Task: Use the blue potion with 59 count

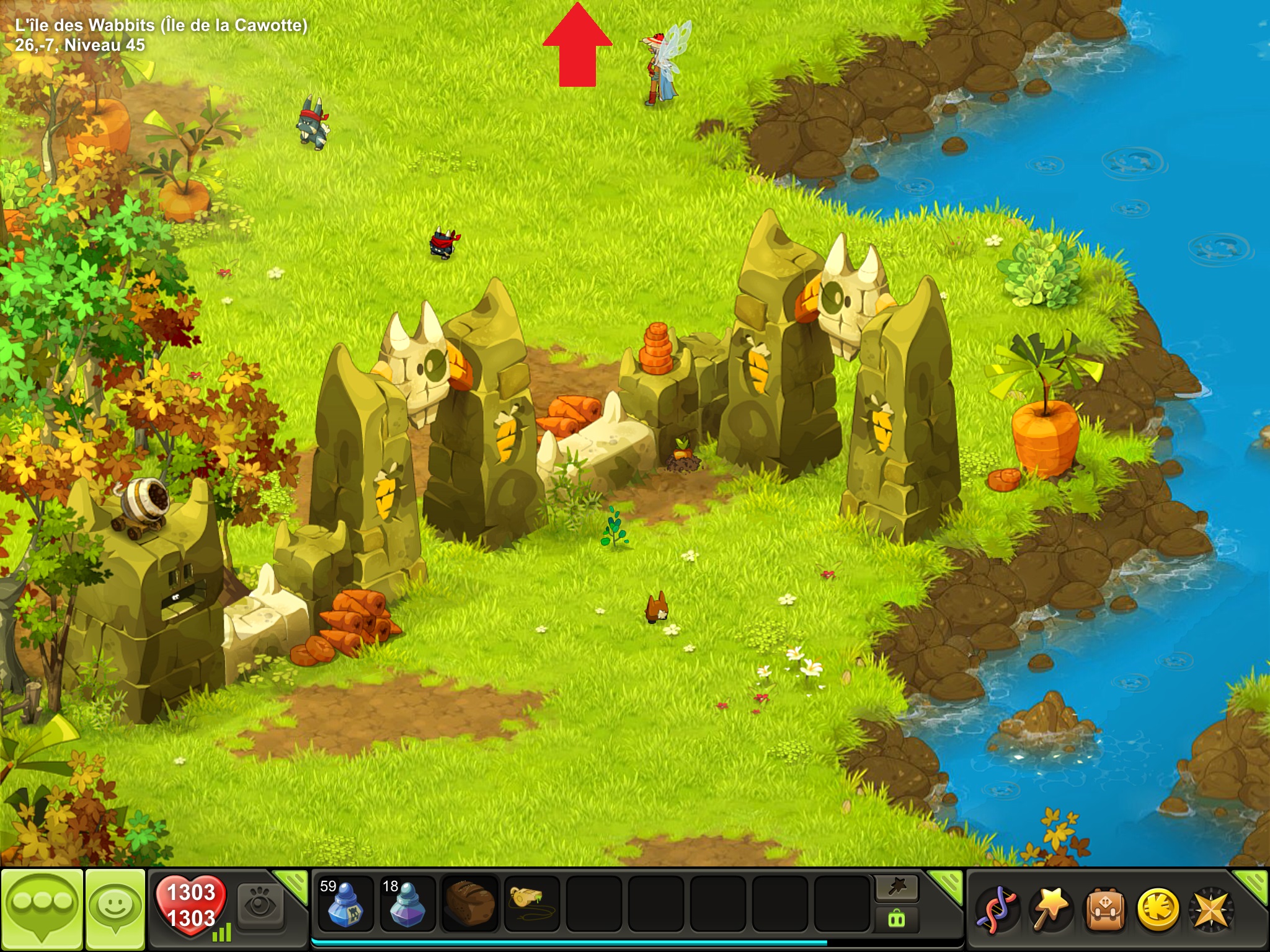Action: (345, 904)
